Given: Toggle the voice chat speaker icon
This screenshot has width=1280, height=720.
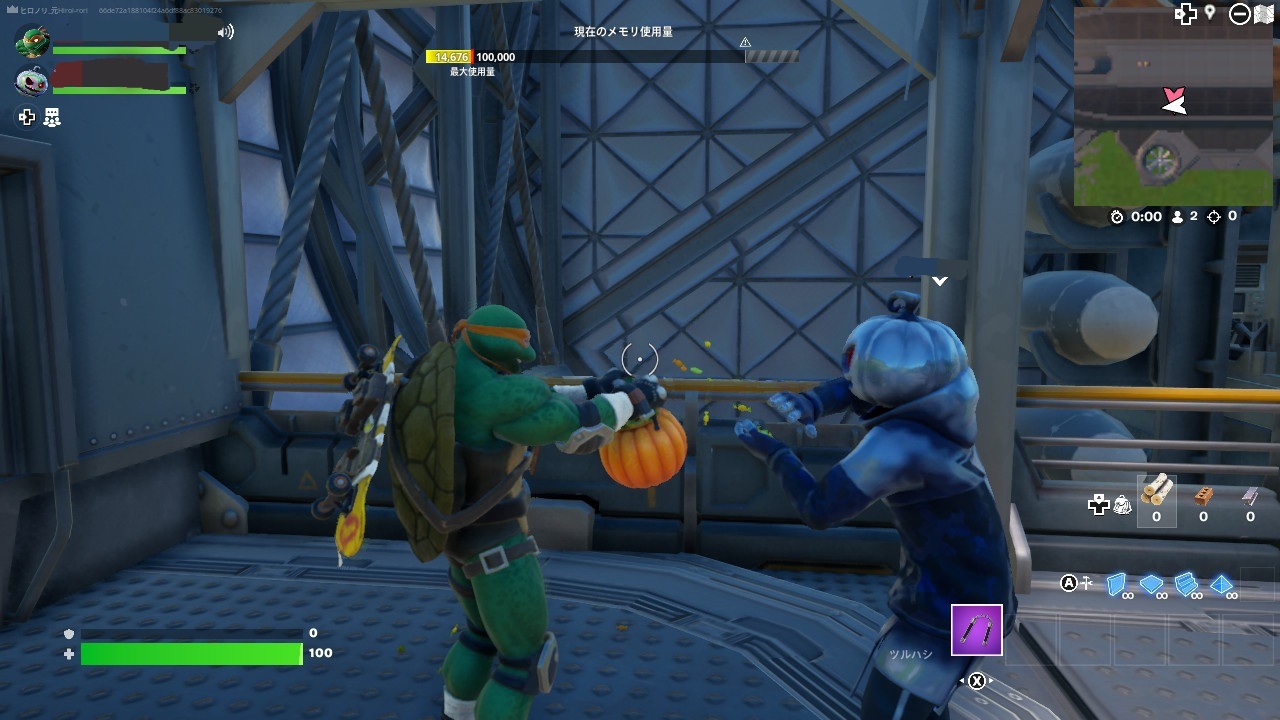Looking at the screenshot, I should 226,32.
